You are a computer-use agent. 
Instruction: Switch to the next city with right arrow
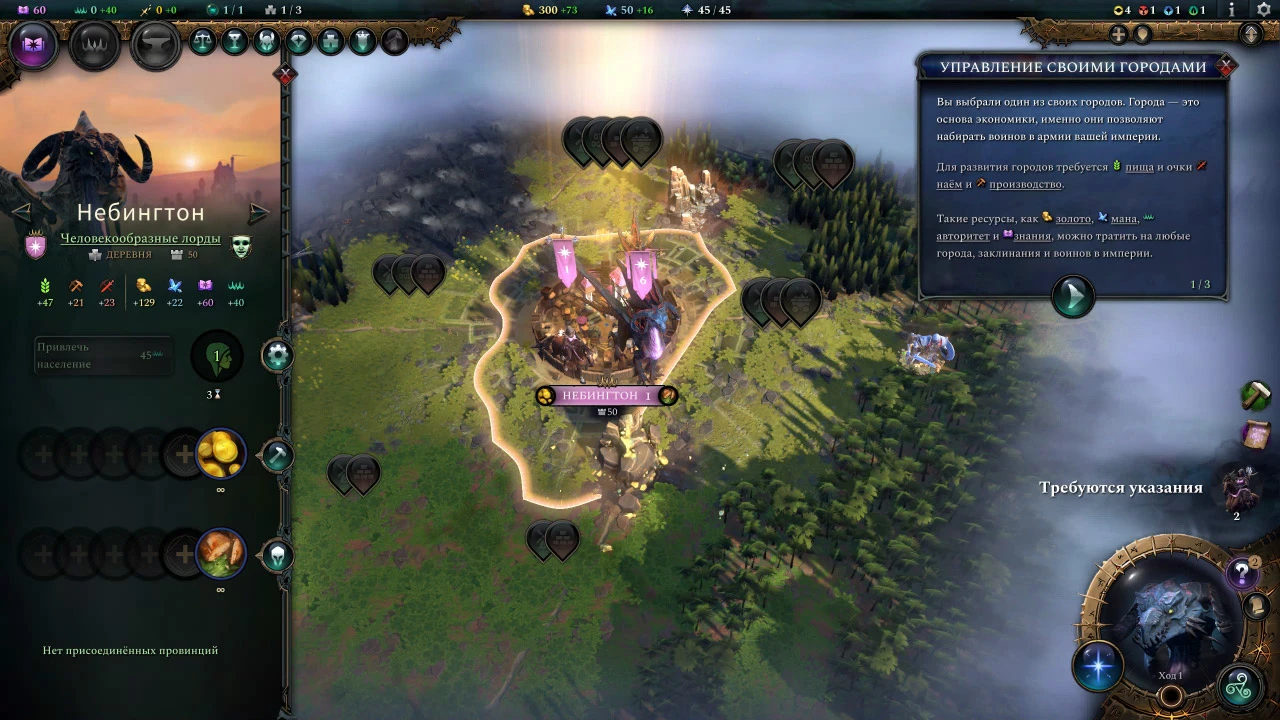[x=259, y=213]
